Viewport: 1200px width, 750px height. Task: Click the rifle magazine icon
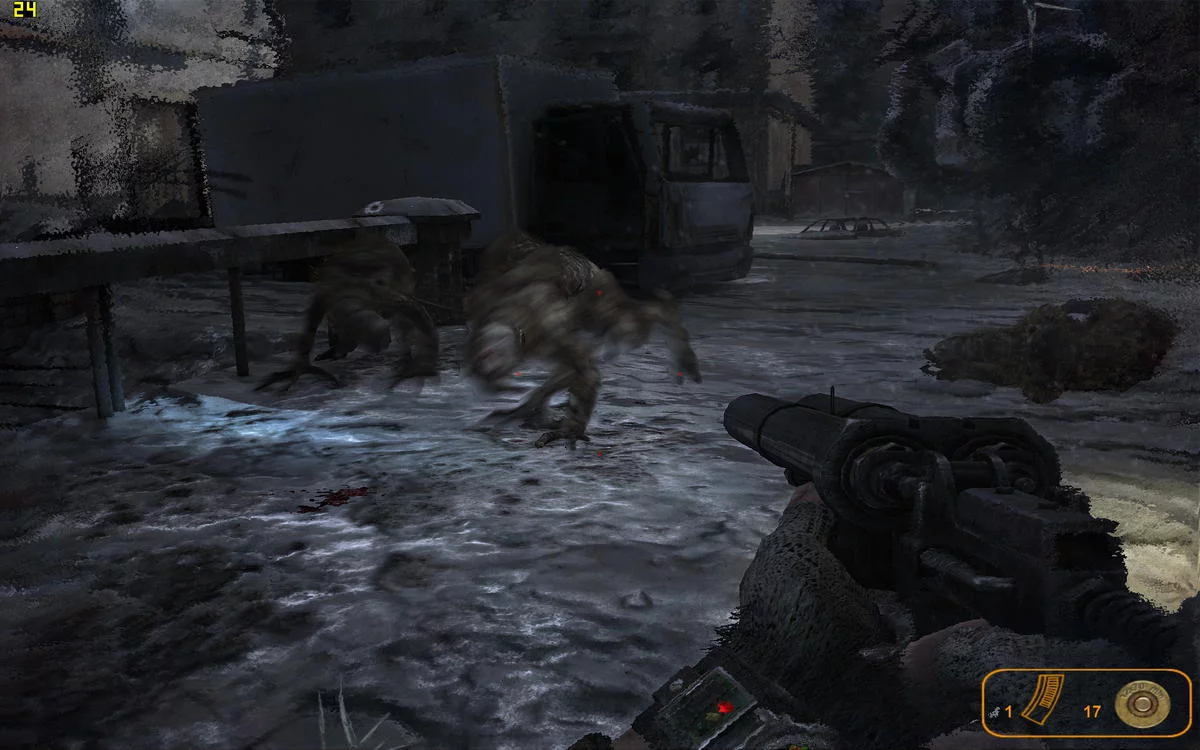[1042, 698]
